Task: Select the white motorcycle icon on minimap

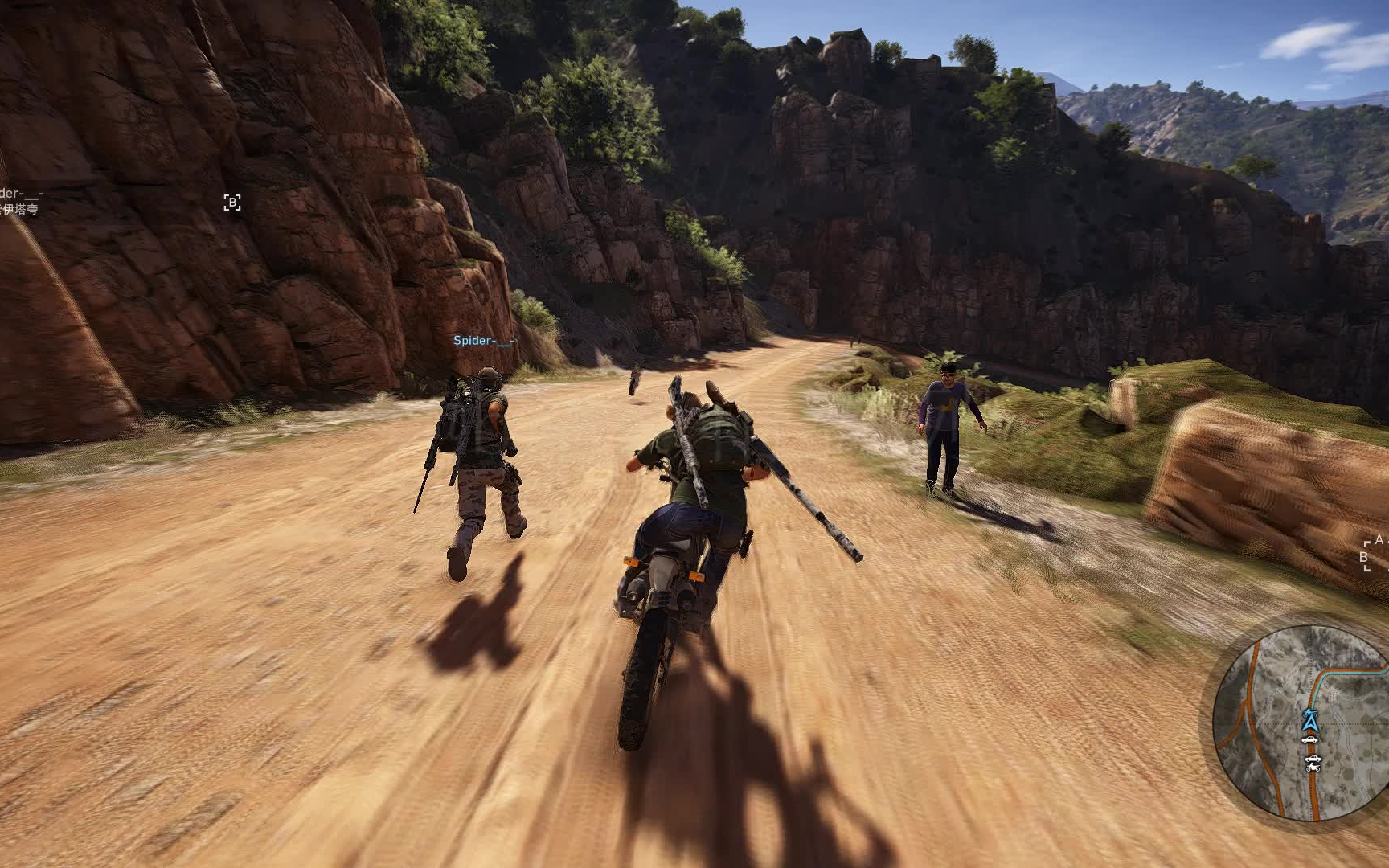Action: [x=1313, y=767]
